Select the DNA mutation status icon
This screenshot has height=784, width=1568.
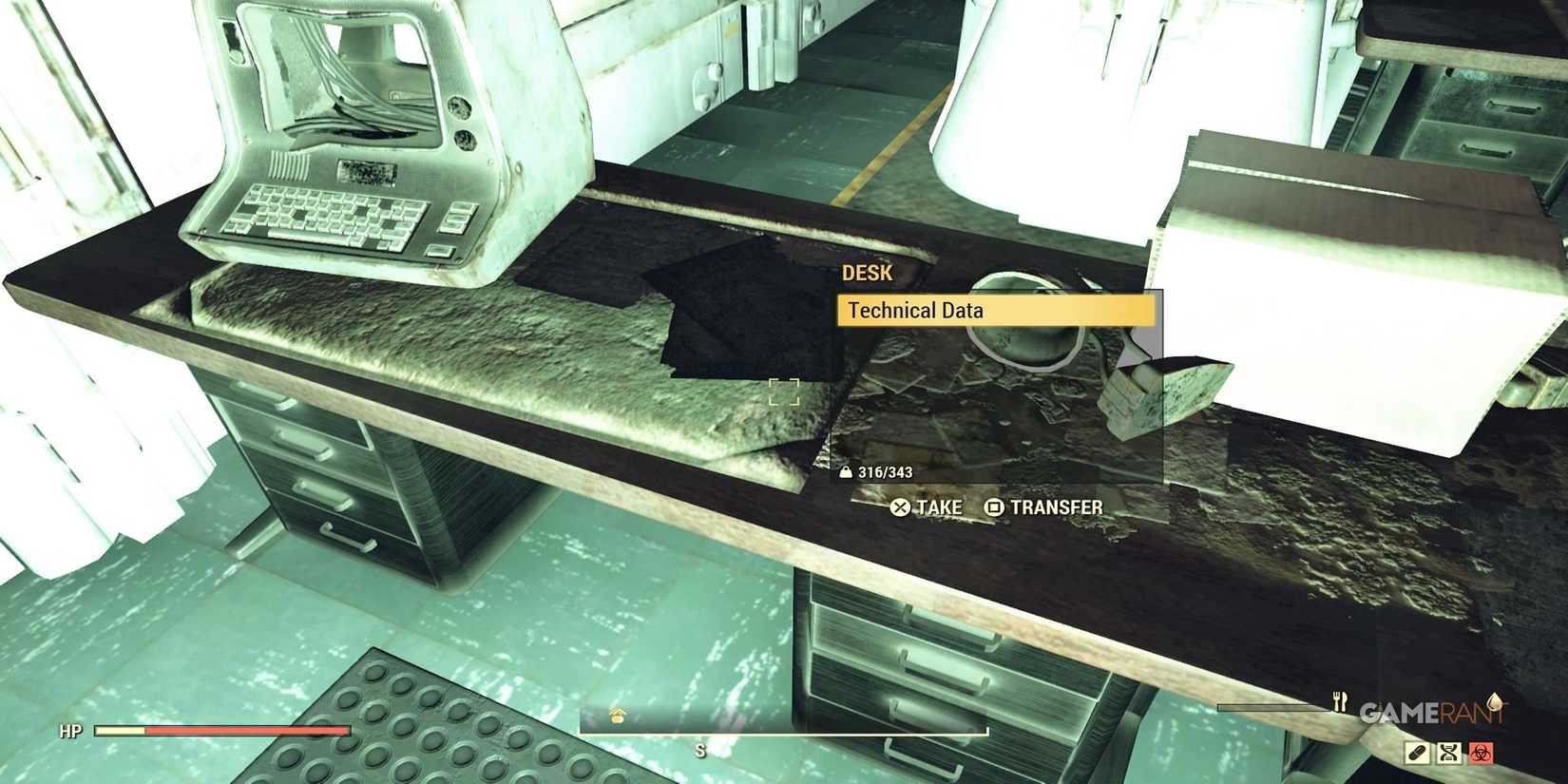pyautogui.click(x=1449, y=754)
